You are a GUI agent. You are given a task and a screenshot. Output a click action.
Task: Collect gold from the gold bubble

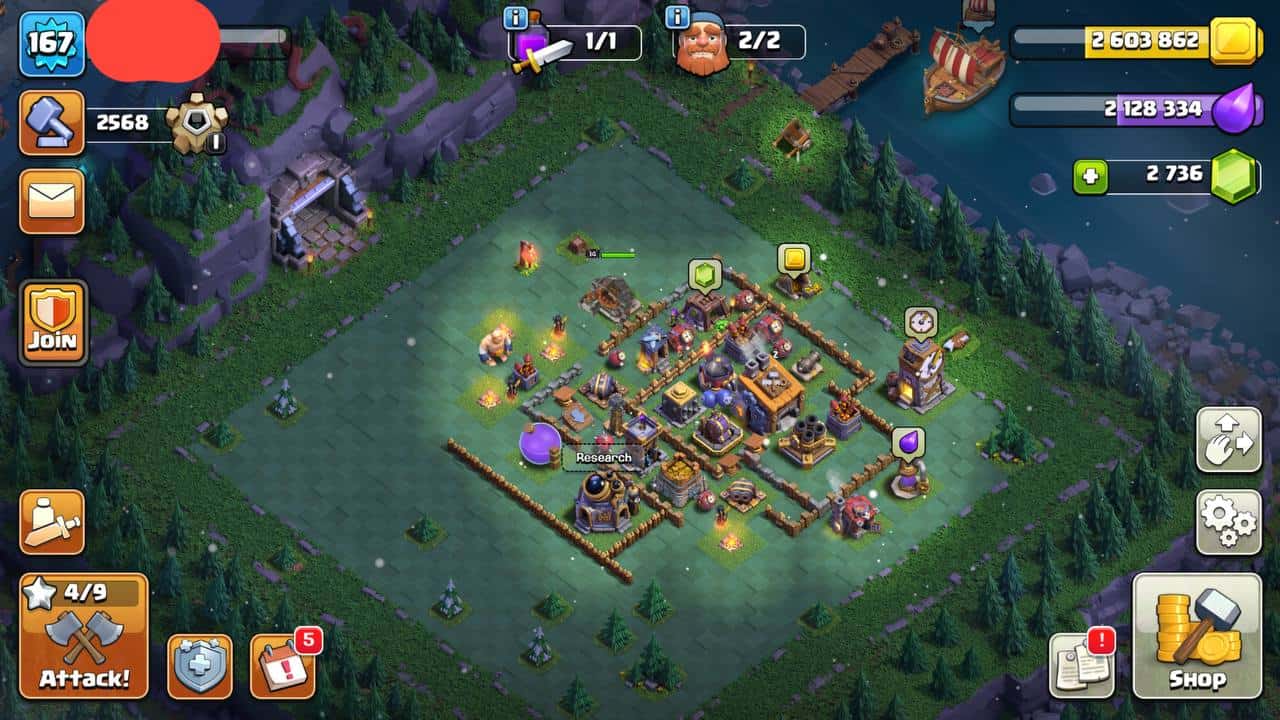tap(794, 259)
